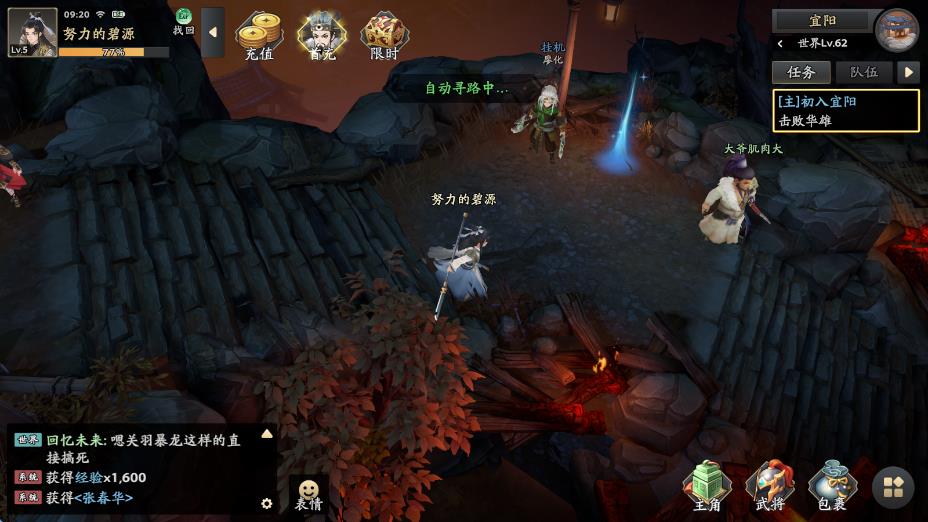Open the 限时 limited-time event chest
The image size is (928, 522).
(384, 36)
